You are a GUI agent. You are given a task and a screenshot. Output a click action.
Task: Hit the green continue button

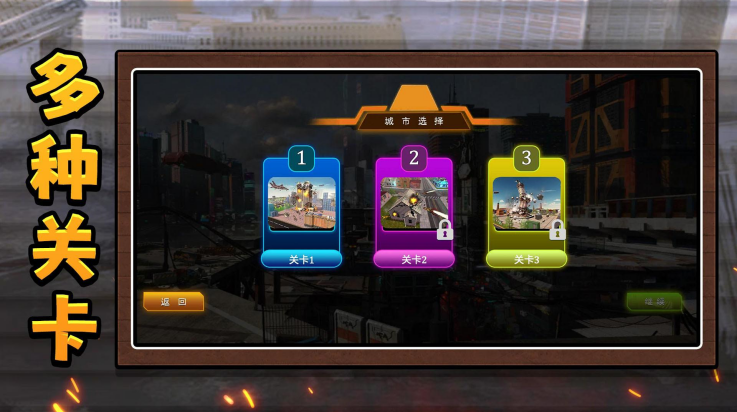pos(654,301)
